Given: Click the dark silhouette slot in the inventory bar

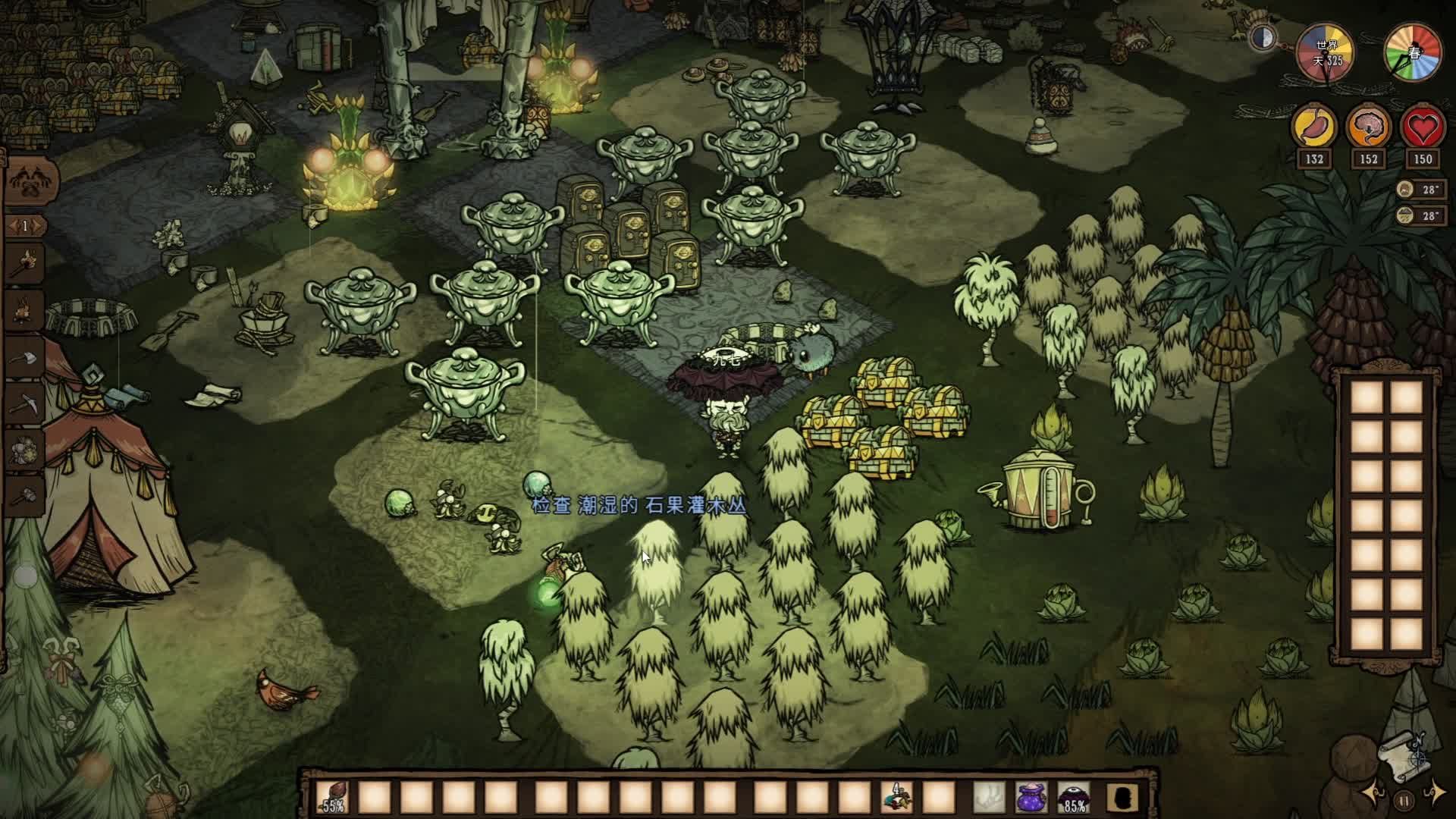Looking at the screenshot, I should (x=1120, y=798).
